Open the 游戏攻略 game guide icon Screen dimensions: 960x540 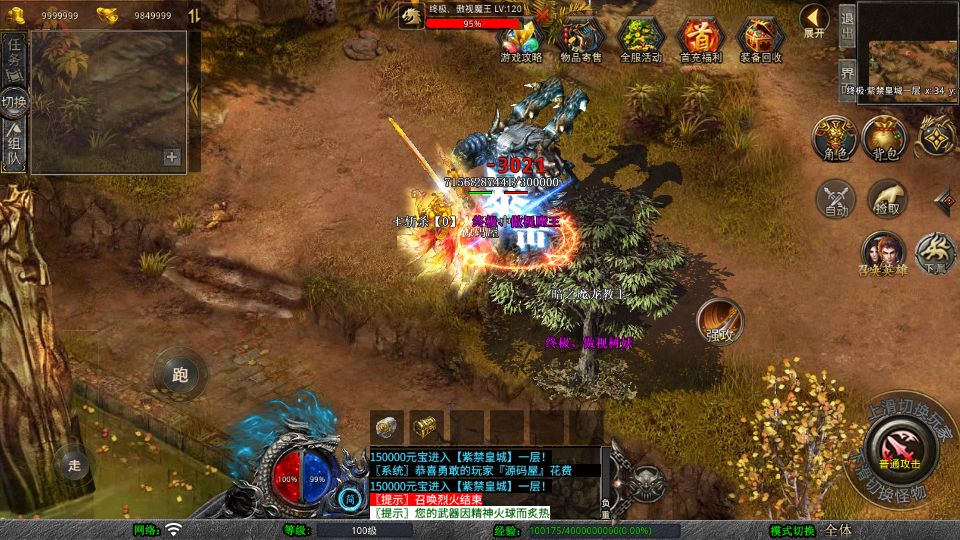[x=520, y=40]
